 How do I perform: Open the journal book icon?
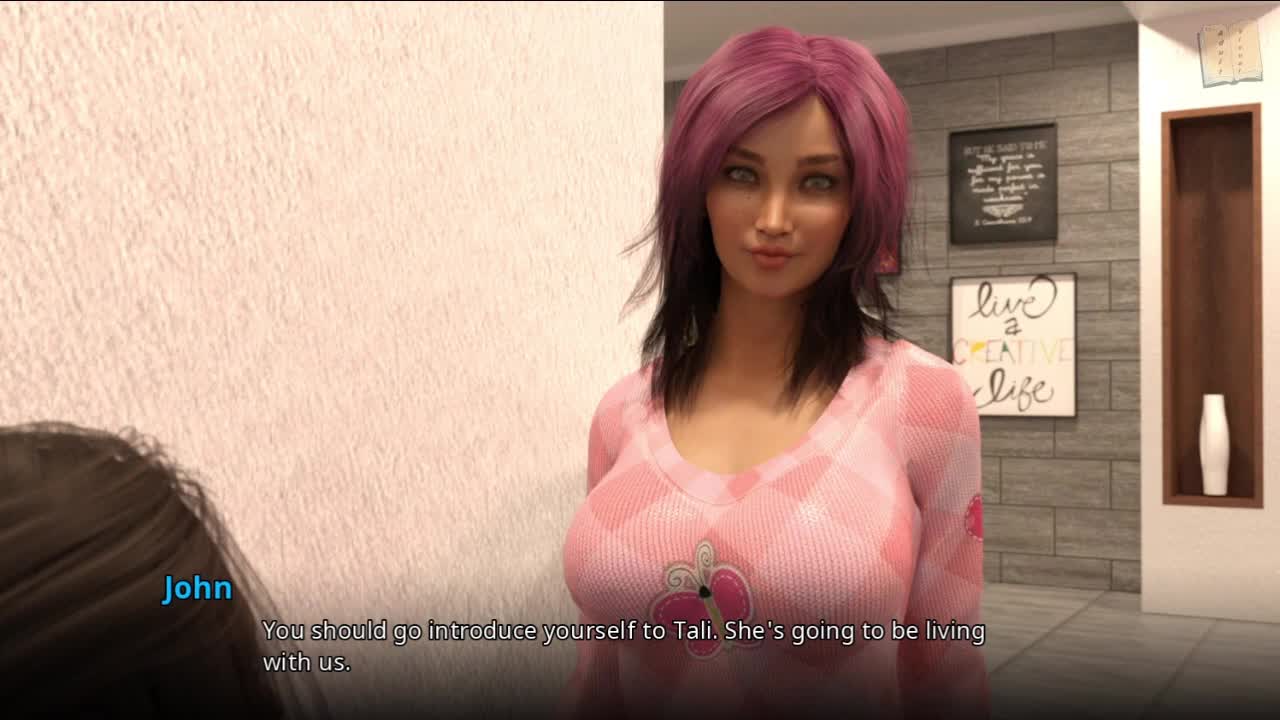[x=1230, y=53]
